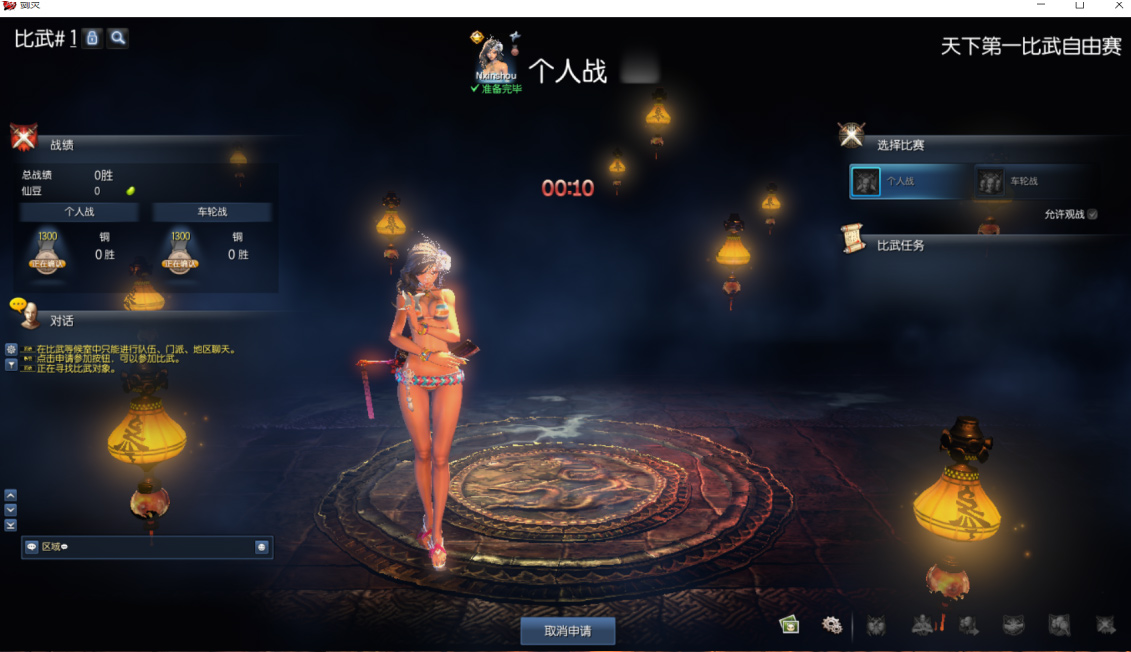Toggle the 允许观战 allow spectating checkbox
This screenshot has height=652, width=1131.
click(x=1092, y=214)
